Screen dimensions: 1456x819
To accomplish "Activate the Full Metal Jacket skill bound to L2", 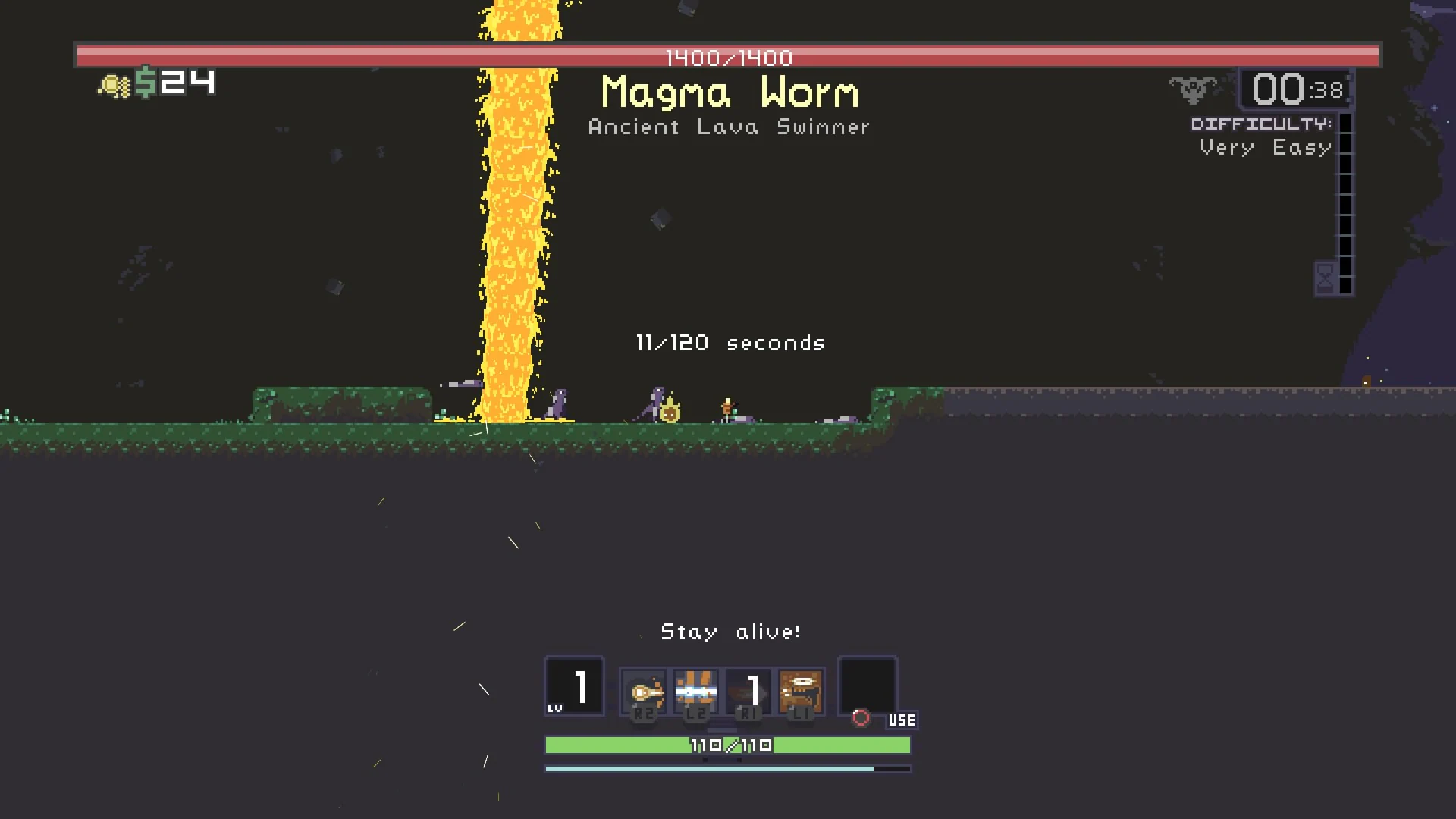I will 695,690.
